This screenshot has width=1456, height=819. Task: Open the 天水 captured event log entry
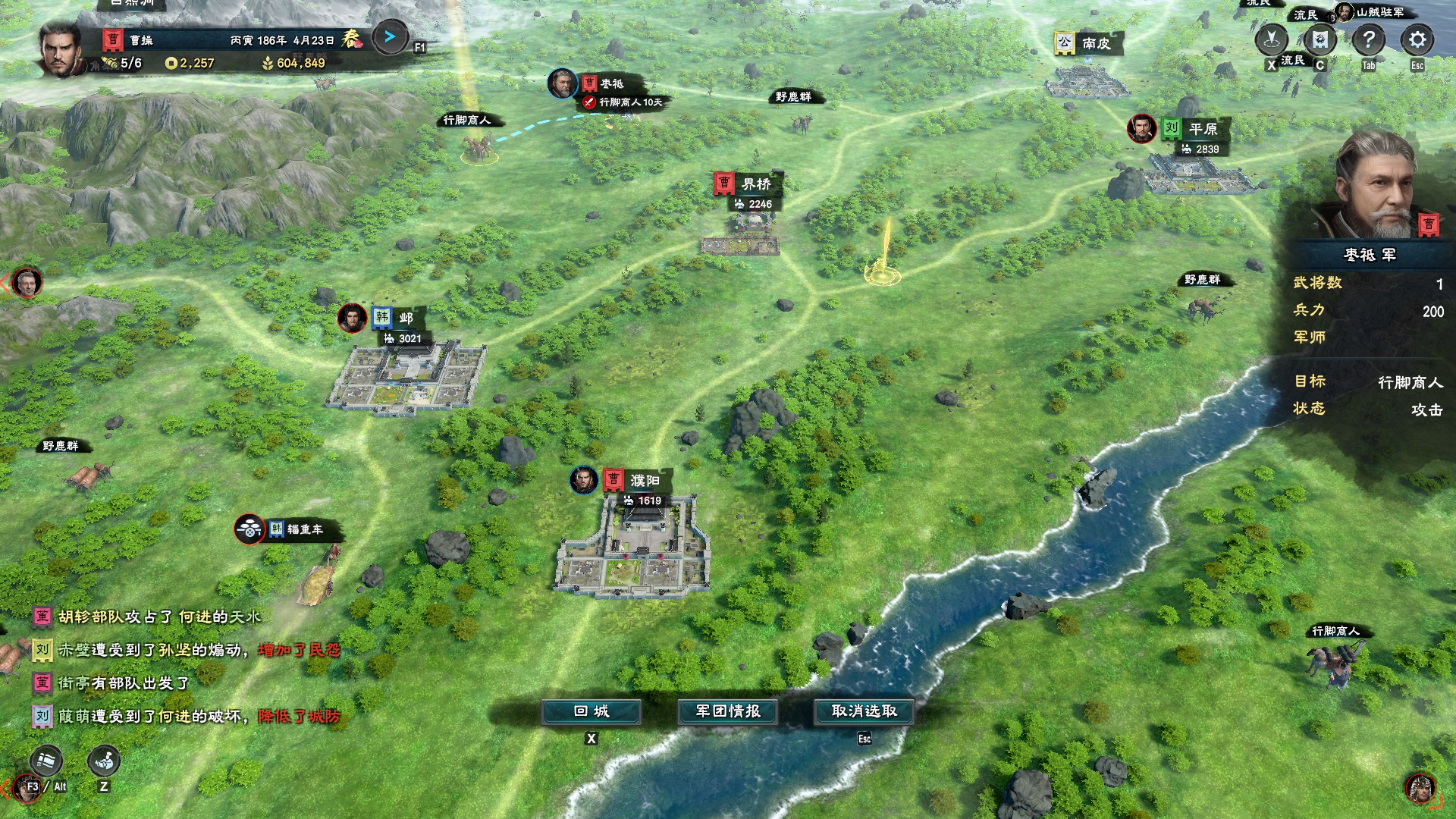(159, 617)
